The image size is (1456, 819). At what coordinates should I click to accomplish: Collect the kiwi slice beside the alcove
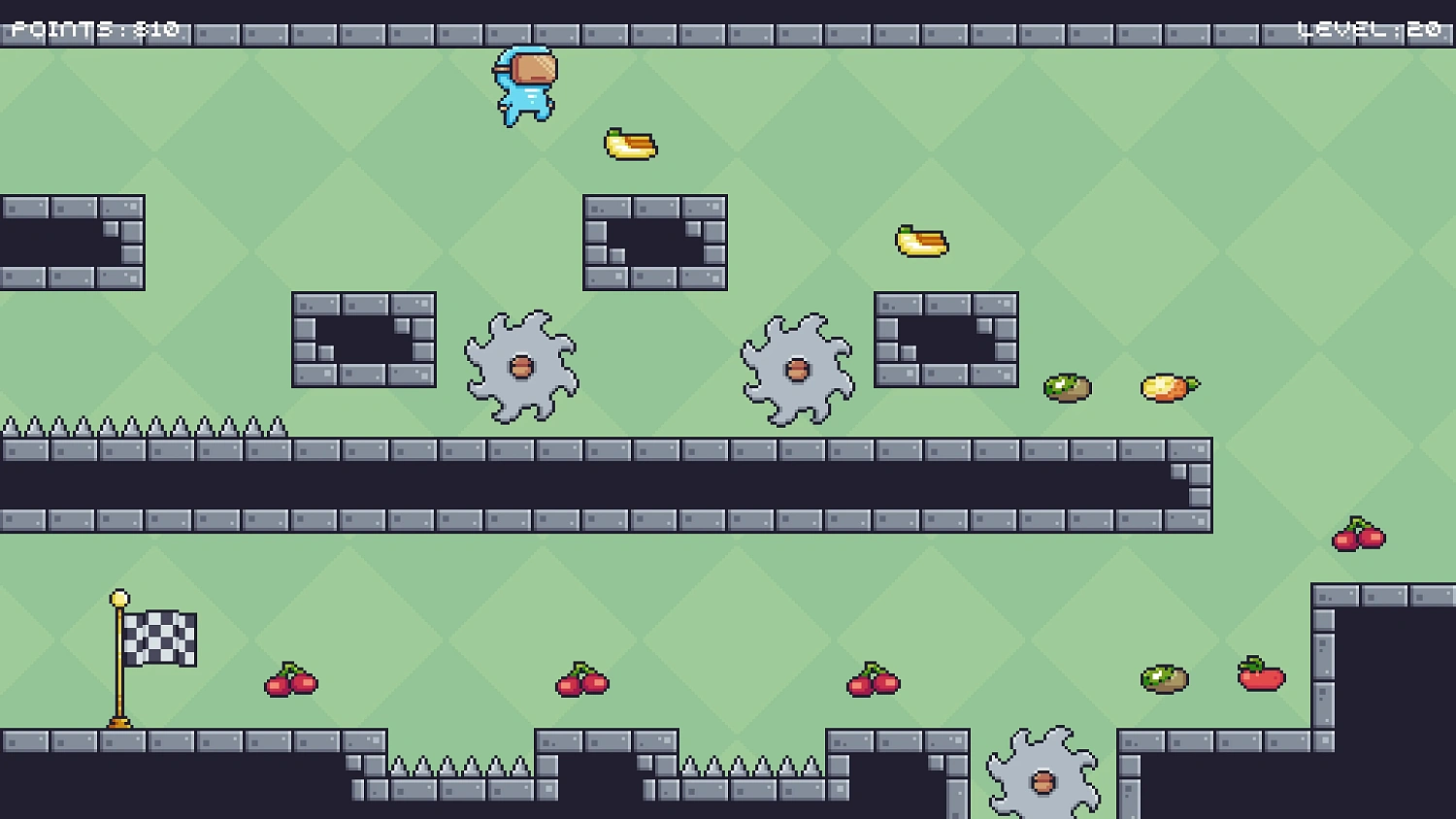[x=1066, y=385]
